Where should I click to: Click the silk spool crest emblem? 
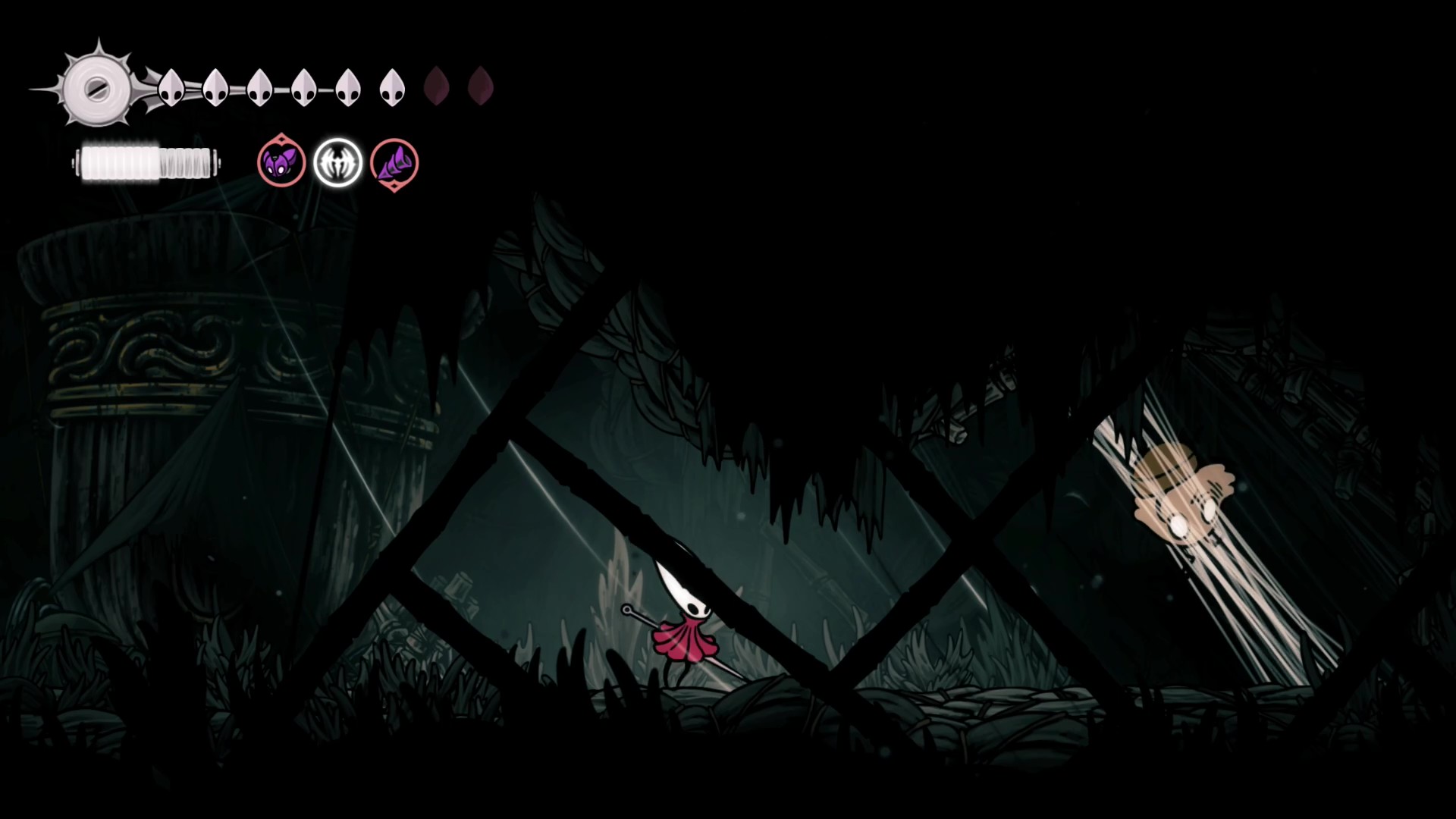click(96, 89)
